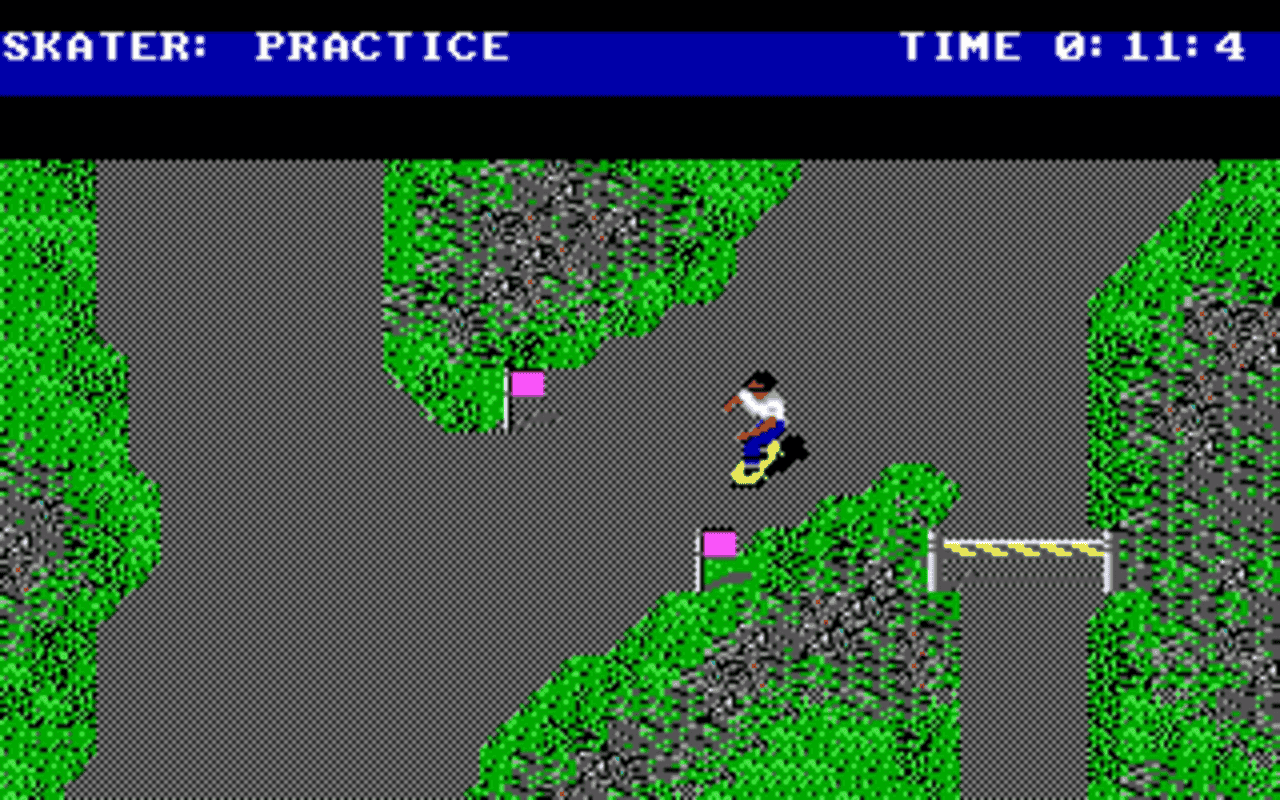1280x800 pixels.
Task: Click the skater sprite on the path
Action: pyautogui.click(x=760, y=420)
